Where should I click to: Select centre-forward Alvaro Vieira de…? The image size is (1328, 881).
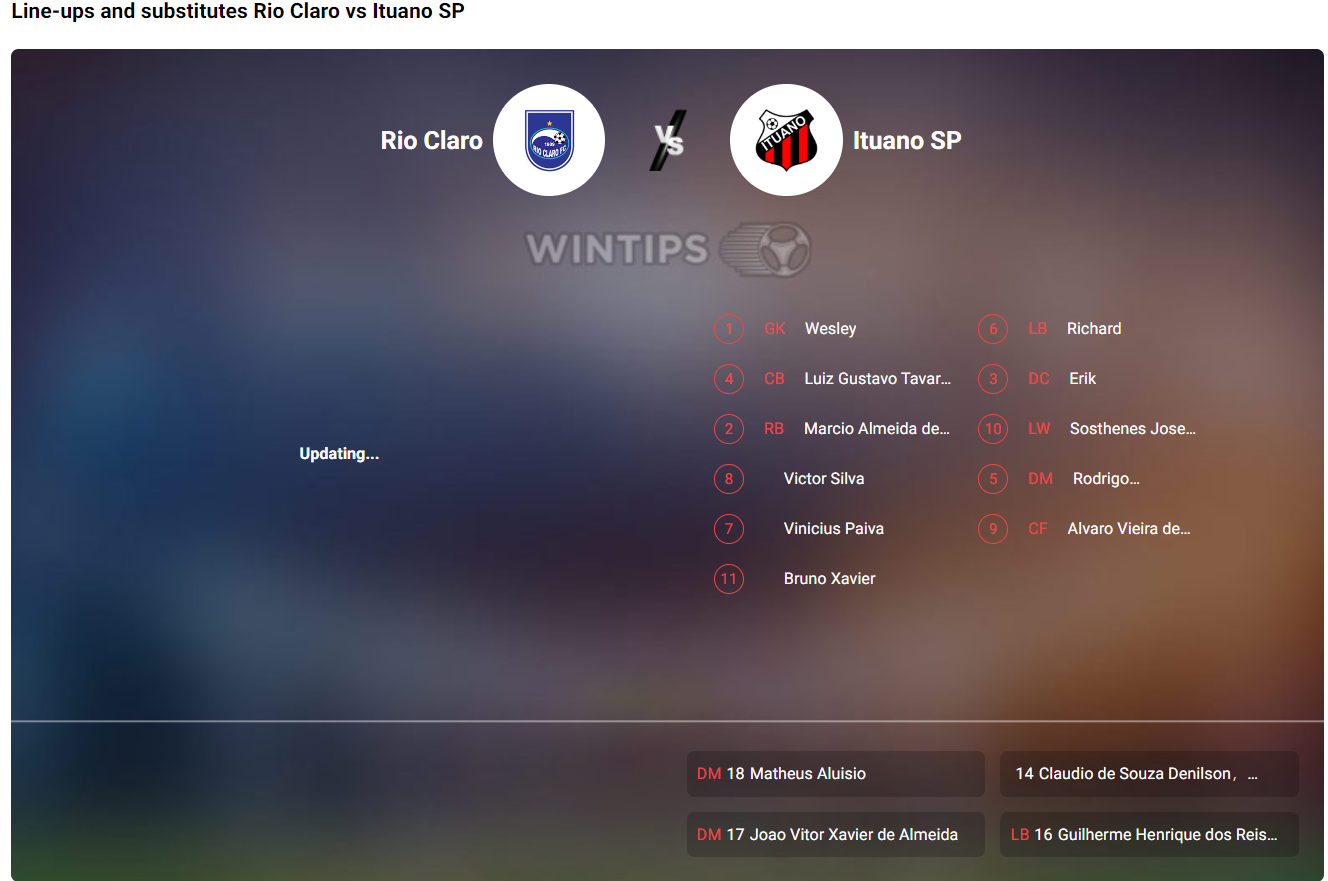(1129, 529)
